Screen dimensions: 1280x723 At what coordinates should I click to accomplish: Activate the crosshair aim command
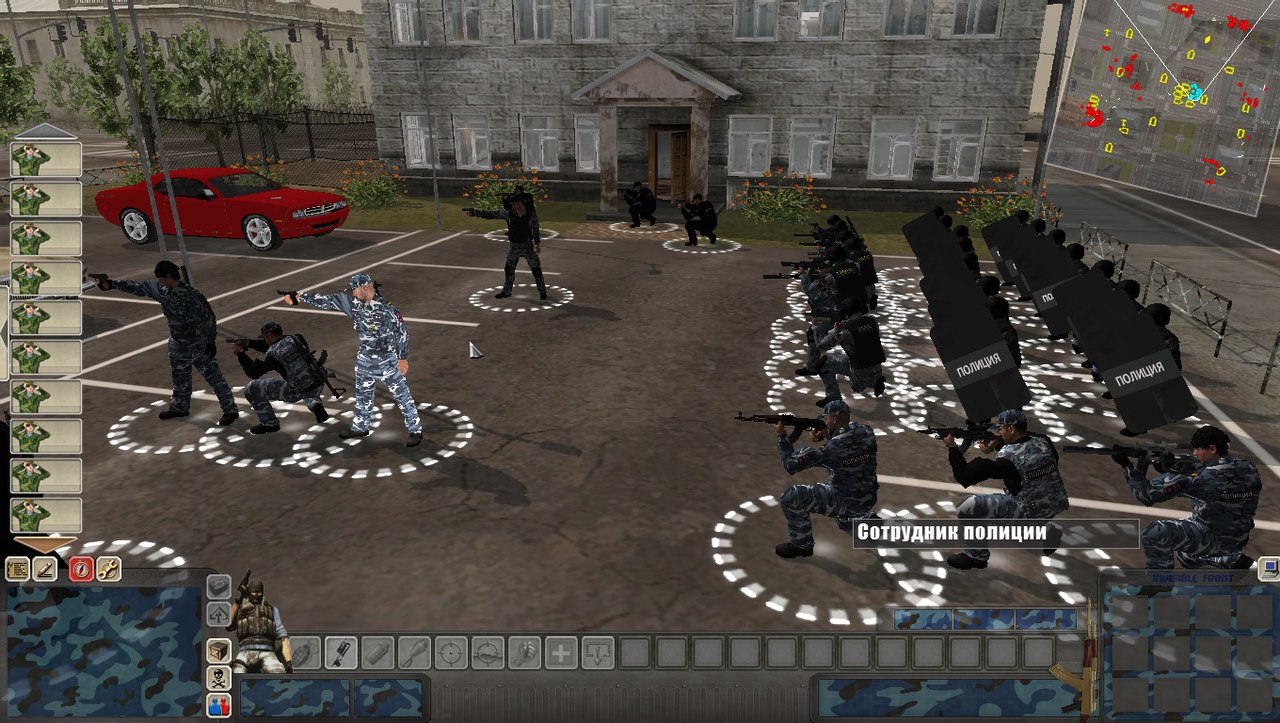[451, 653]
